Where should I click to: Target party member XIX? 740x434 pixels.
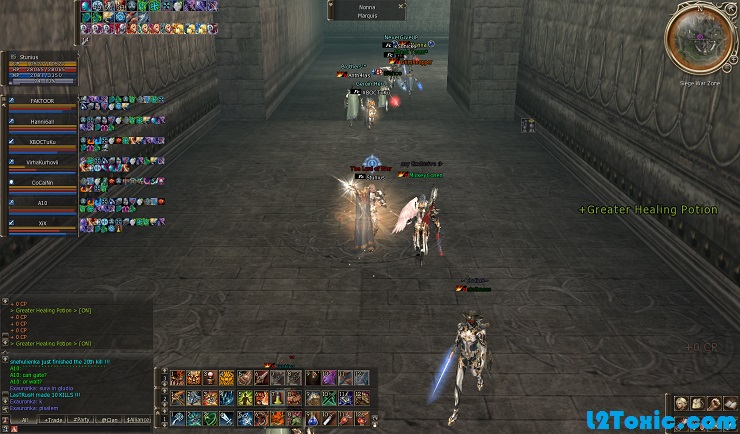pos(41,222)
